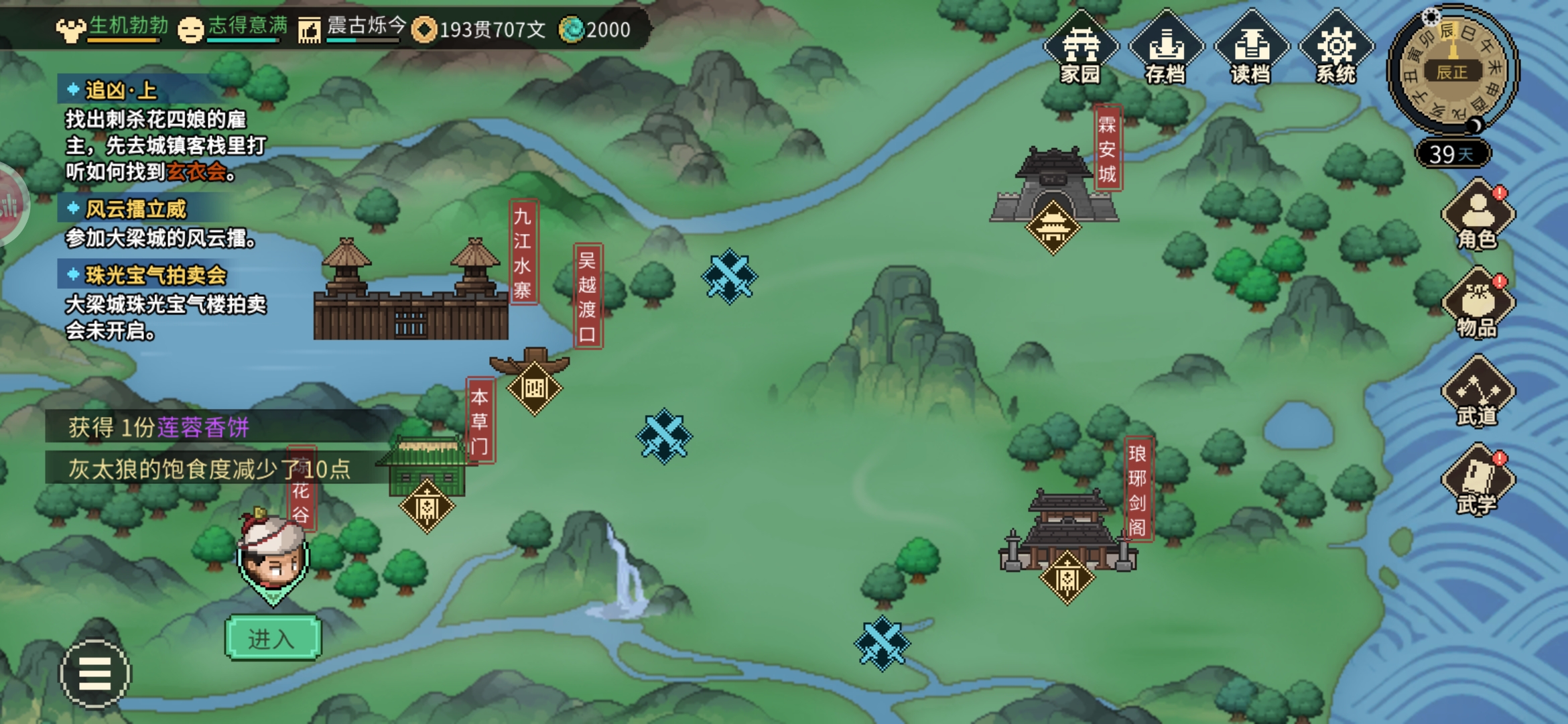
Task: Select the 琅琊剑阁 map marker
Action: (1067, 578)
